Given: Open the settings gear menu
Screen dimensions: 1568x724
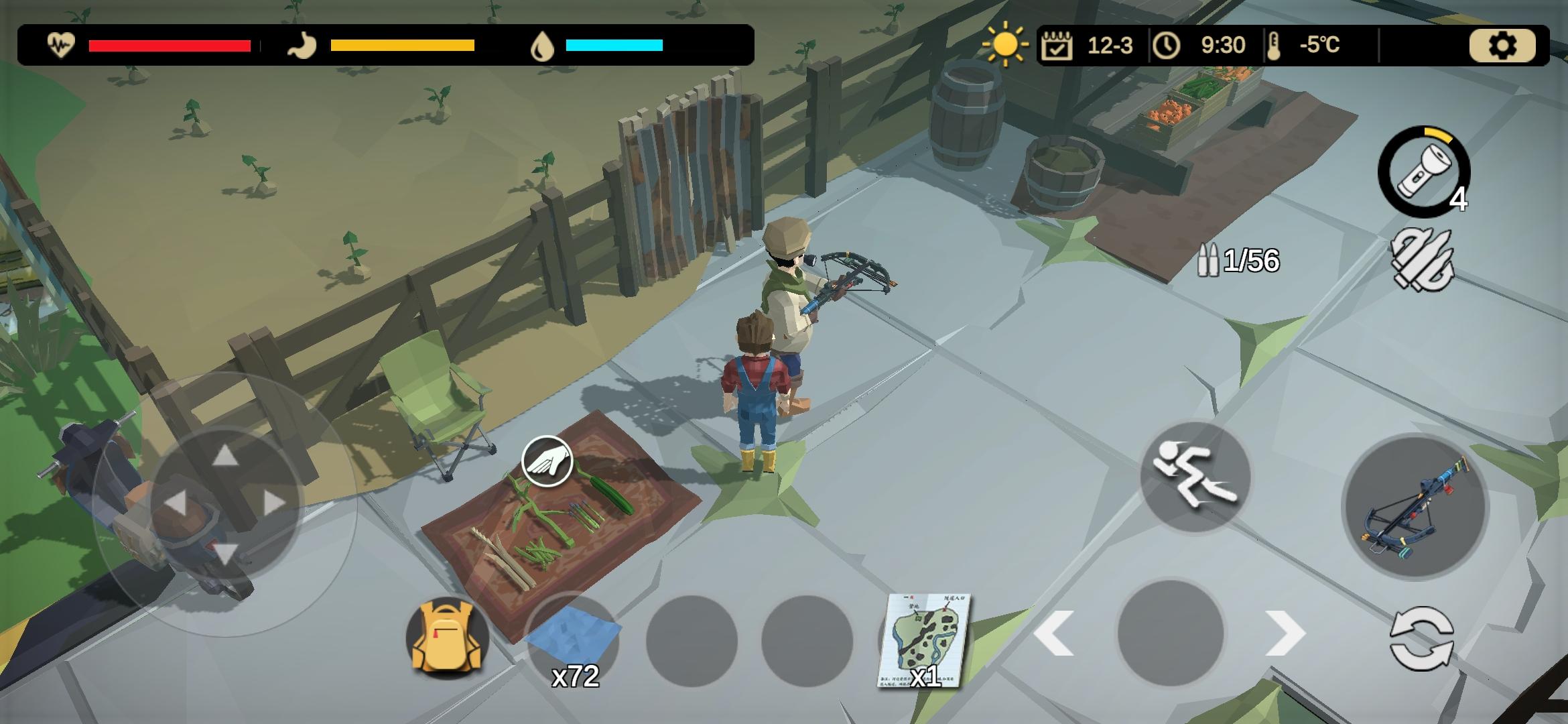Looking at the screenshot, I should point(1502,46).
